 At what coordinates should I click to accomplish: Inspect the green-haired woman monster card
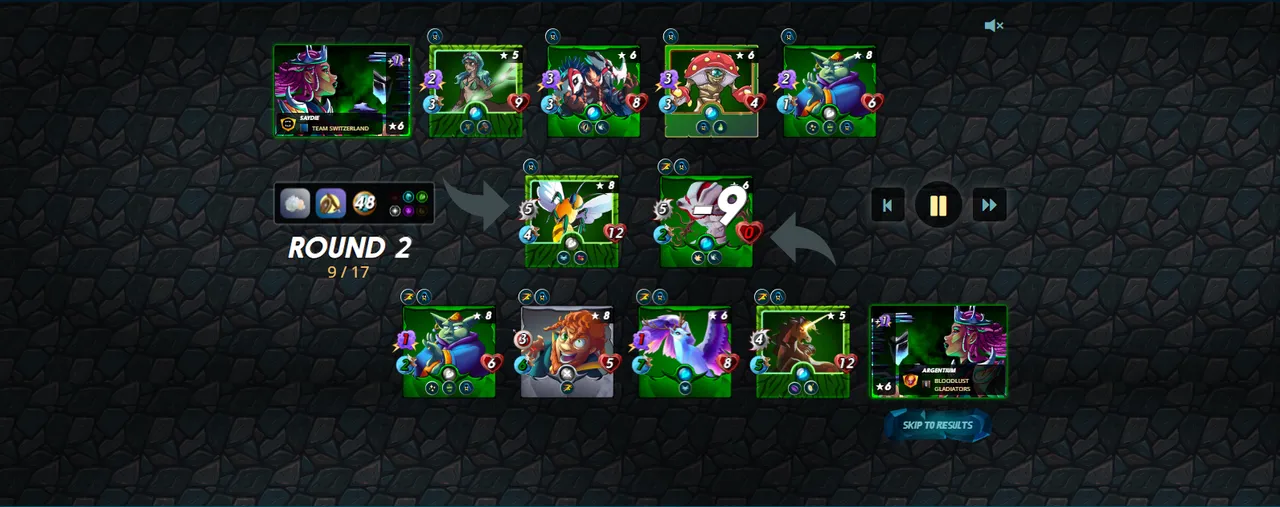pyautogui.click(x=475, y=91)
